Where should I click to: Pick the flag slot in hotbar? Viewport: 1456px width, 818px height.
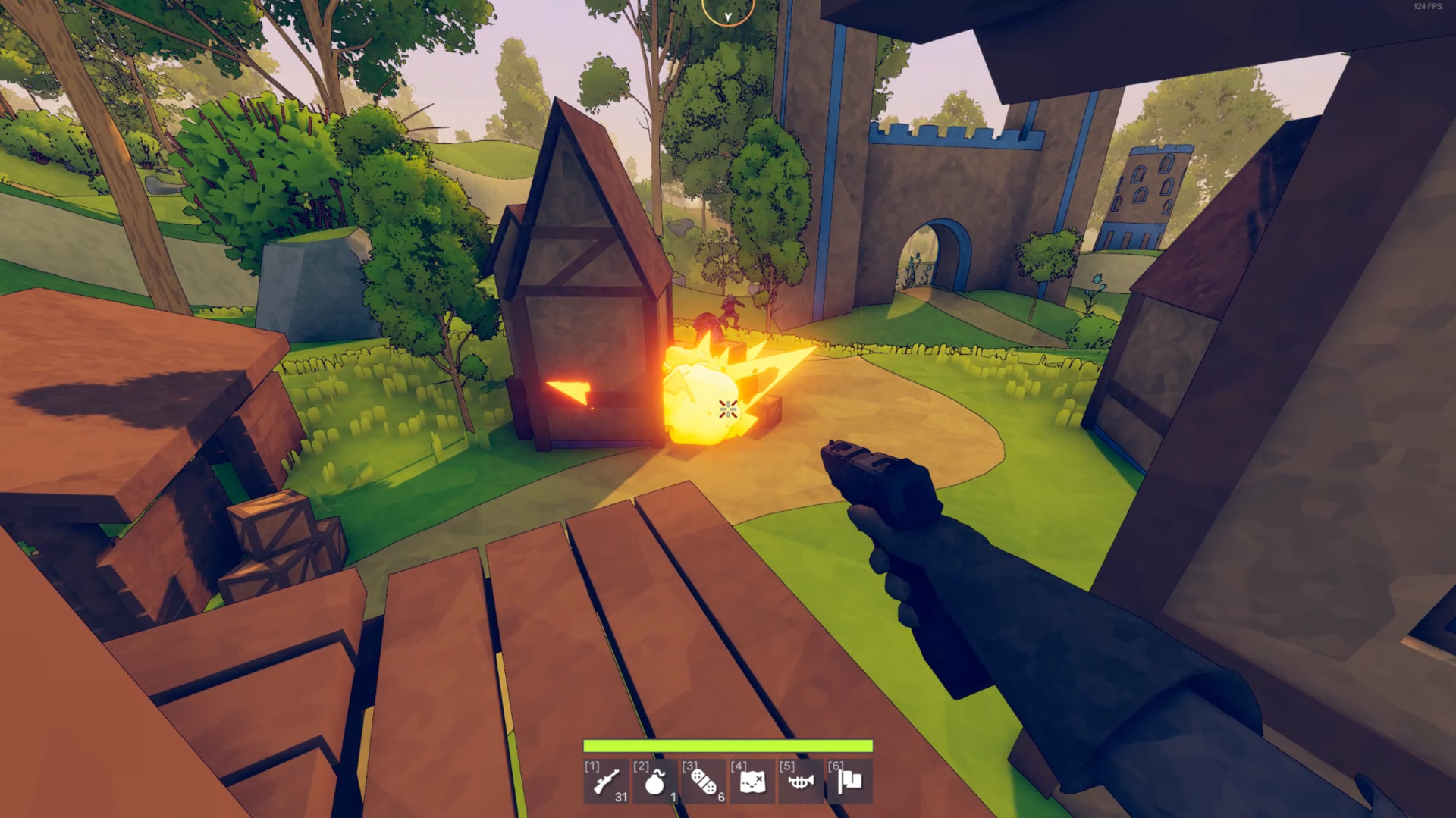[849, 782]
